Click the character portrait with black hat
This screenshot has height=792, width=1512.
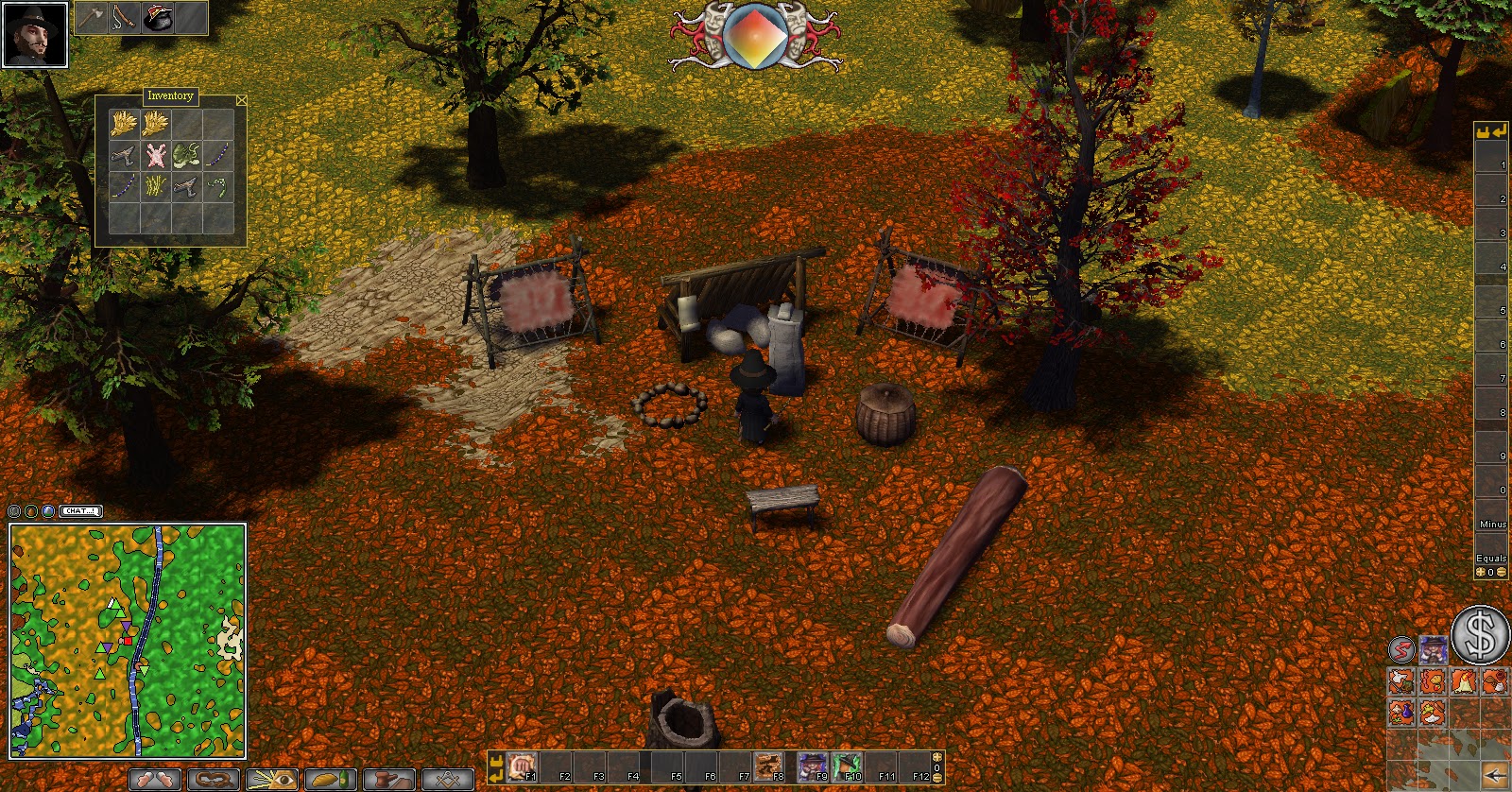pos(35,35)
